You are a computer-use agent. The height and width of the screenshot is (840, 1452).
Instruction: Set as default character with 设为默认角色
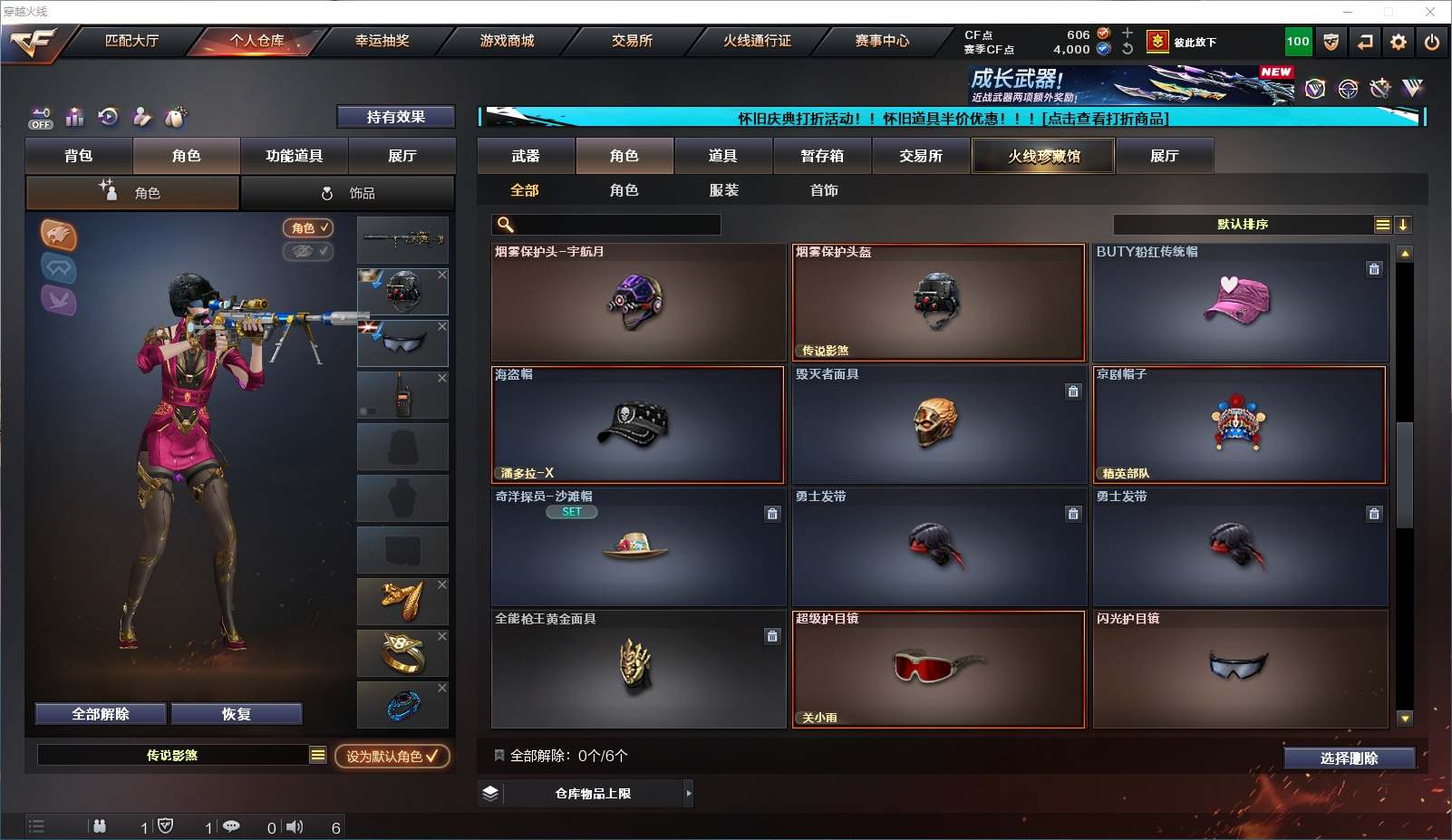pos(392,756)
